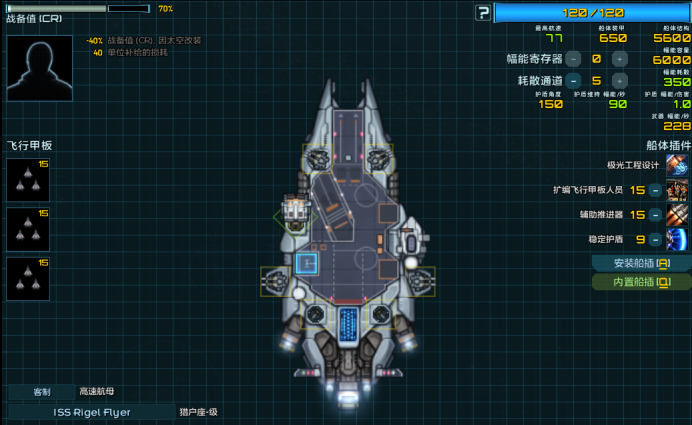Open the 内置船插 built-in hullmods menu

tap(641, 282)
